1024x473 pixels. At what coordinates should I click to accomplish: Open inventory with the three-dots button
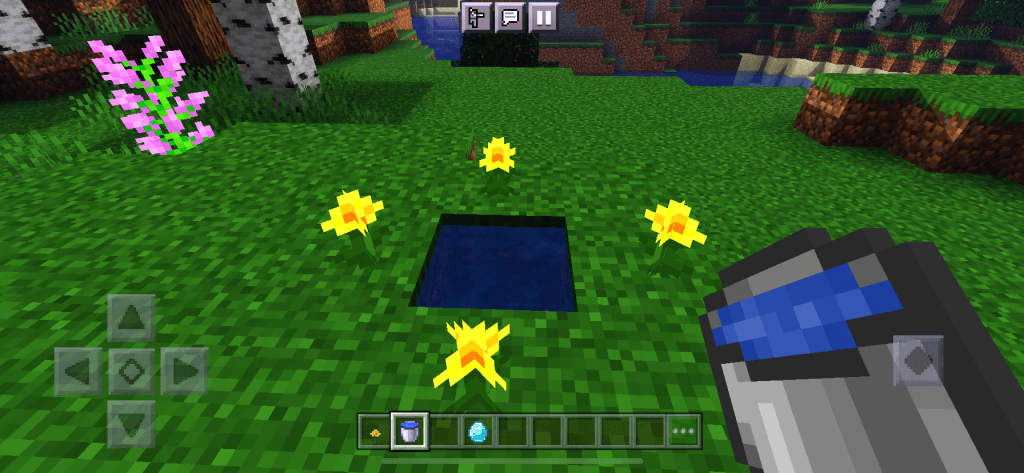pos(684,432)
